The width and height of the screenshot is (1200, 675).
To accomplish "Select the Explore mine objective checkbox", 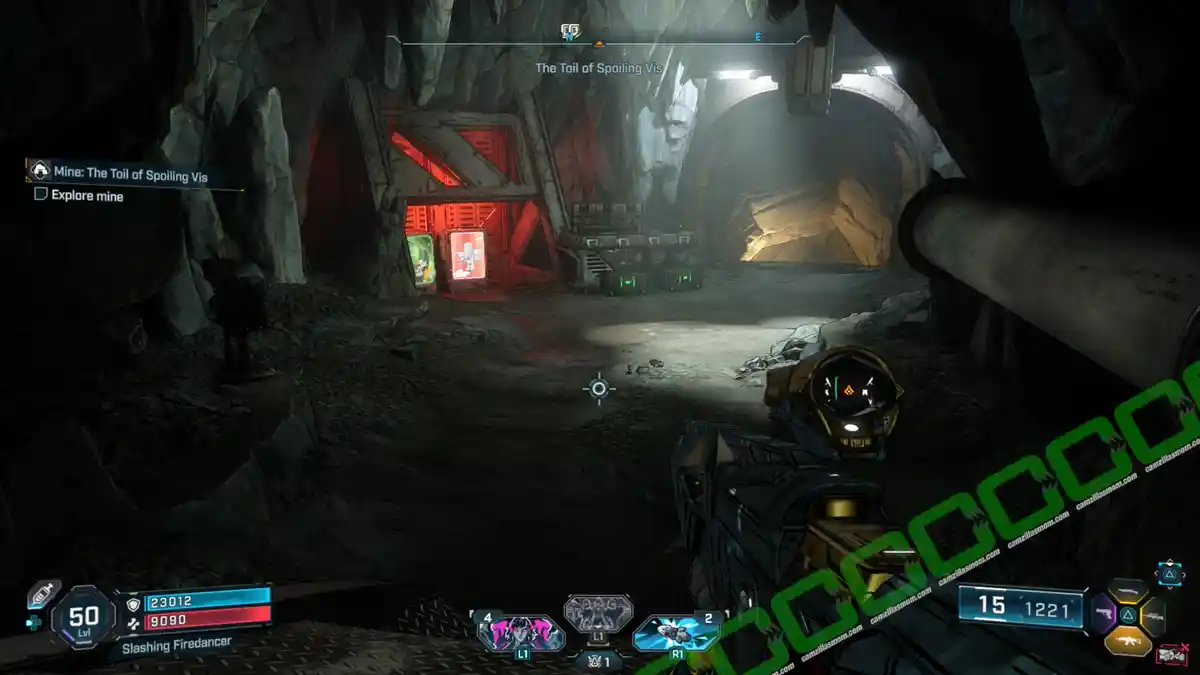I will (x=41, y=196).
